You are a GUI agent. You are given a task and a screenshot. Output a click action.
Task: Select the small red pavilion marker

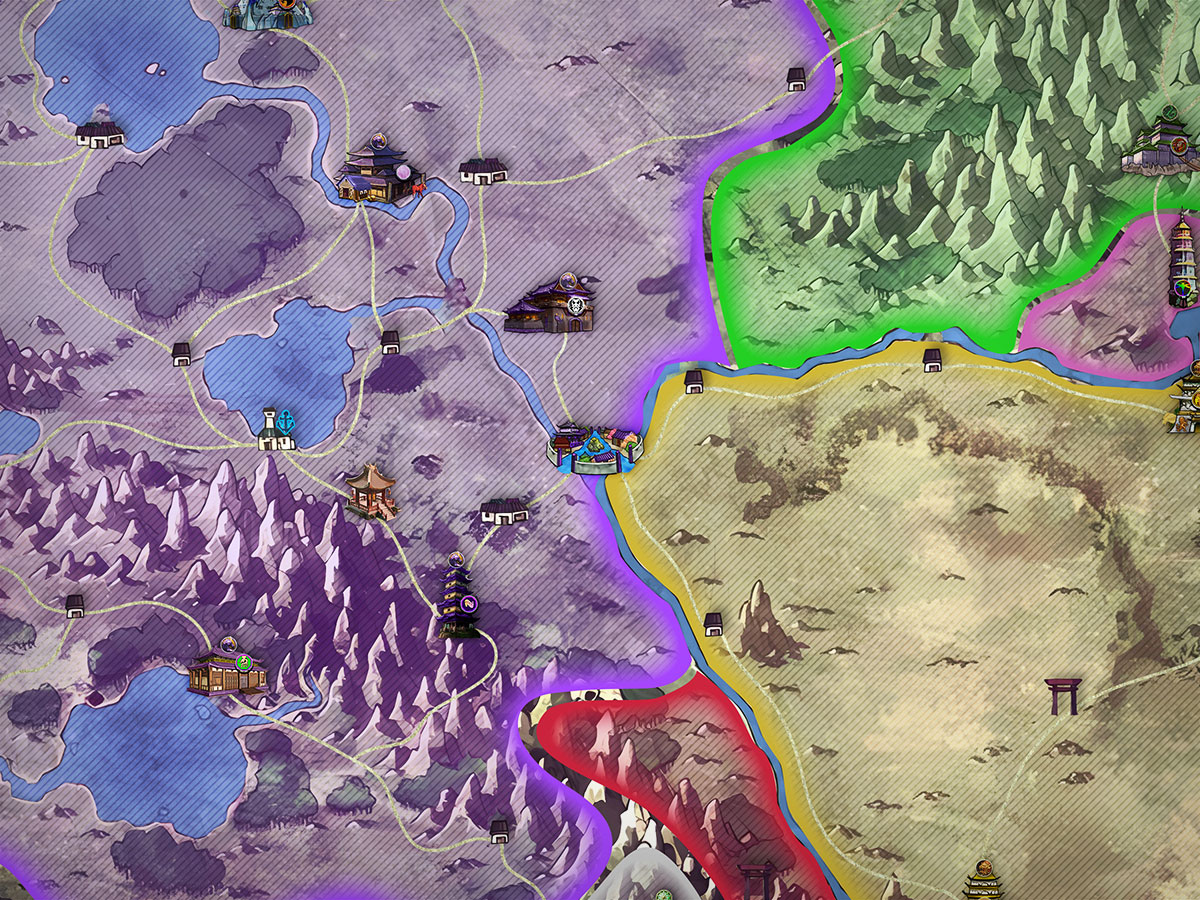(x=371, y=490)
